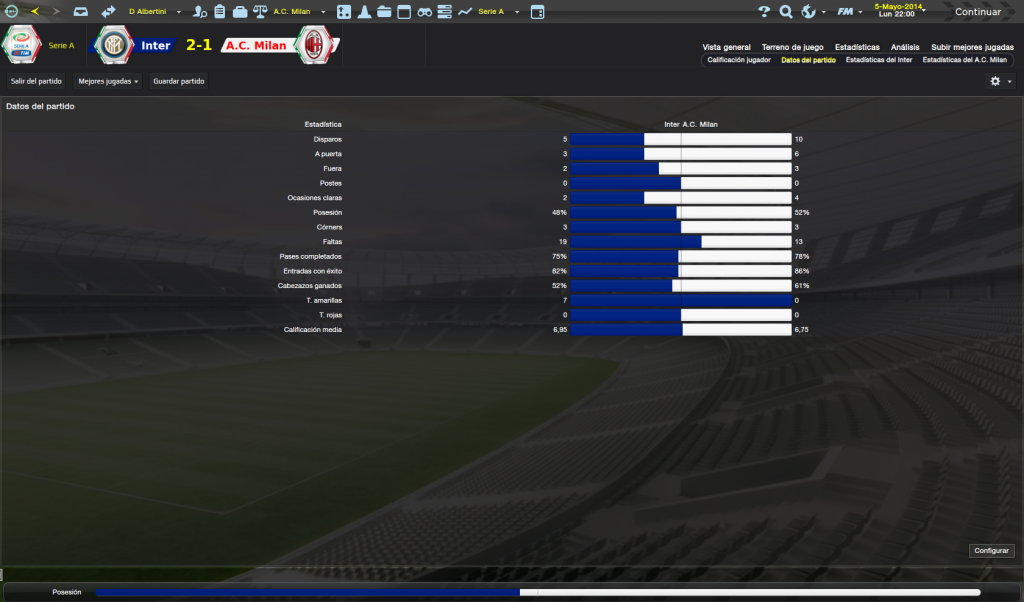Open the inbox tray icon

pos(81,12)
